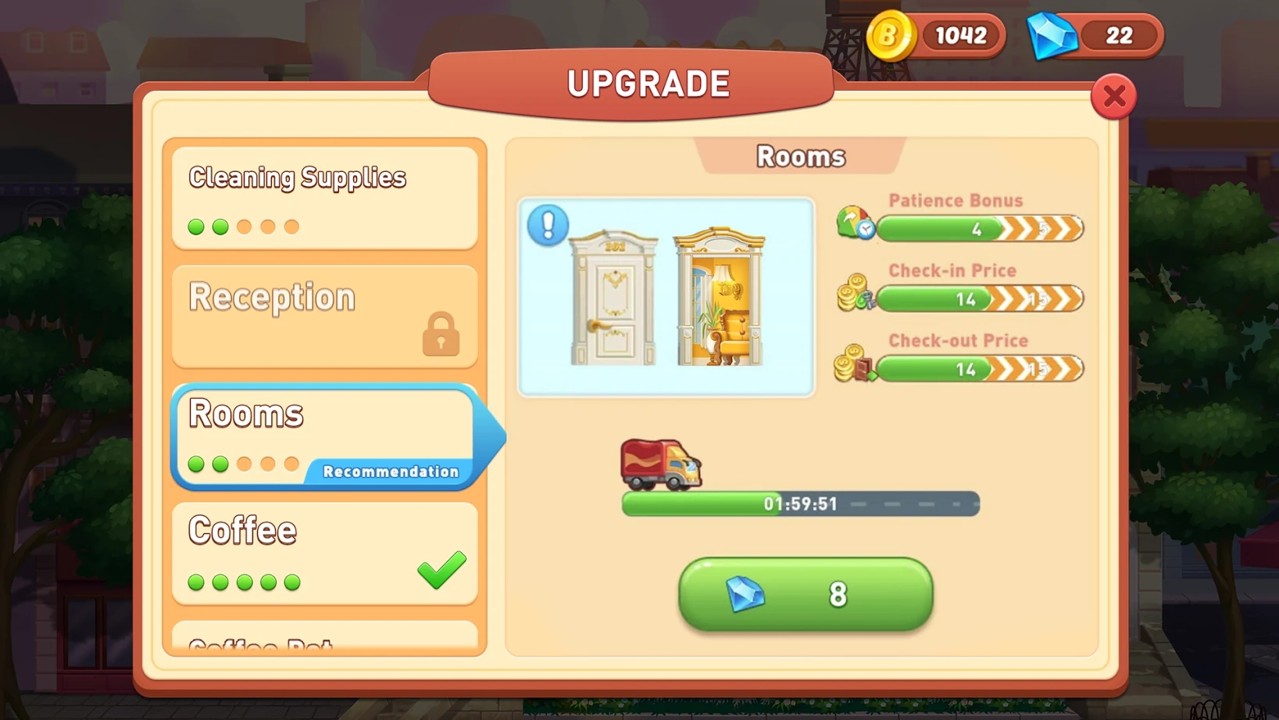The image size is (1279, 720).
Task: Click the room doors preview image
Action: coord(666,298)
